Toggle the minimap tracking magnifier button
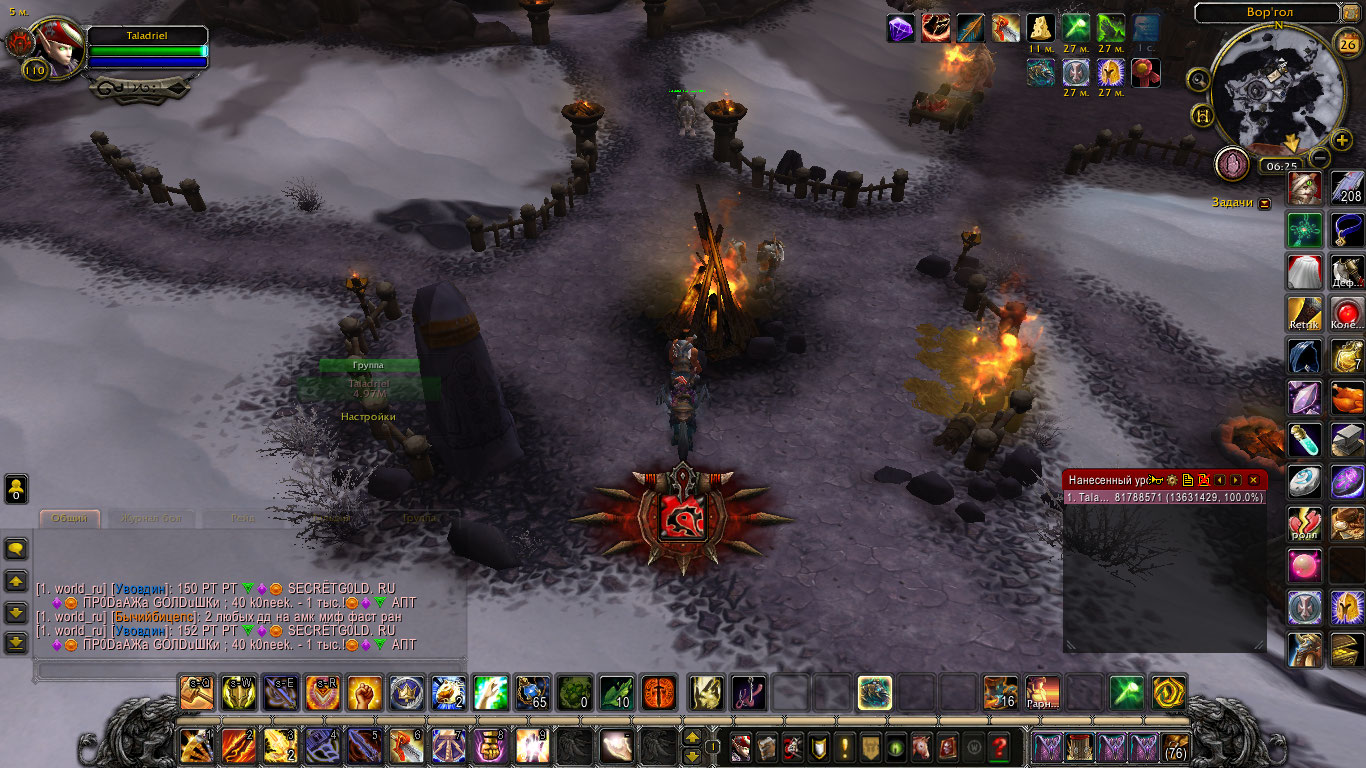The width and height of the screenshot is (1366, 768). (x=1198, y=78)
